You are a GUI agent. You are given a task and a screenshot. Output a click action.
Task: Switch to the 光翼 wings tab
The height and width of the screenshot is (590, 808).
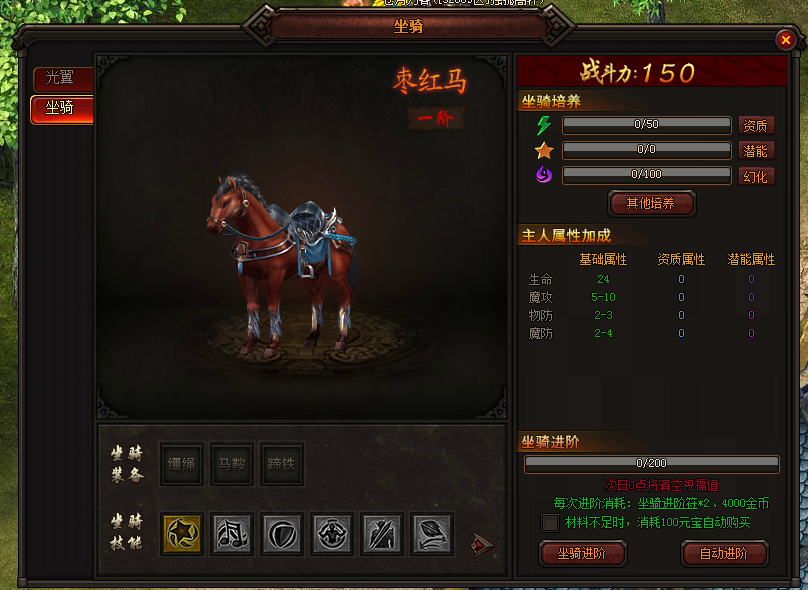61,79
